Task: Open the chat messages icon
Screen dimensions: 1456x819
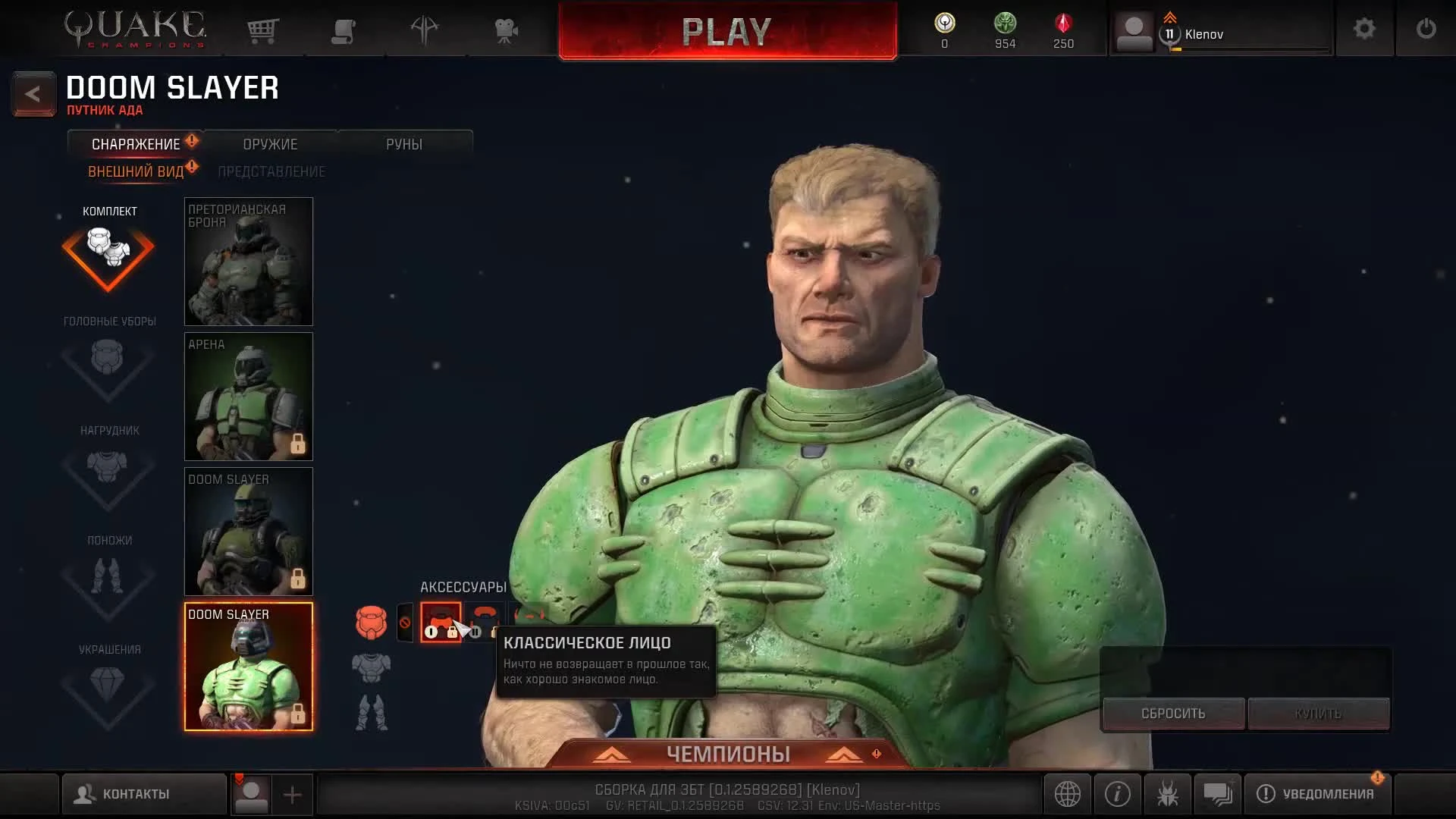Action: (x=1218, y=794)
